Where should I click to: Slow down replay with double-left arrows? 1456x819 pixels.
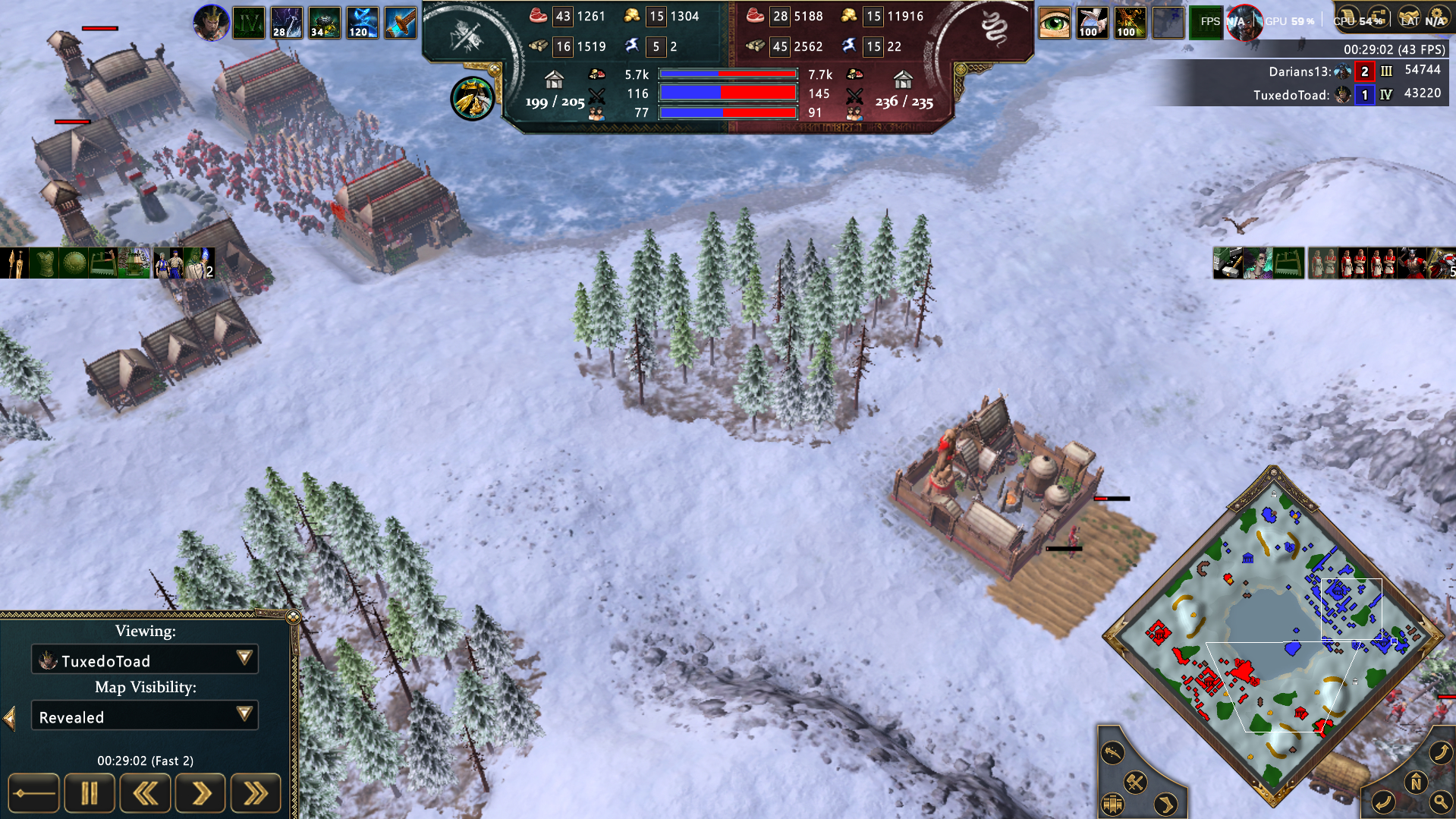click(x=145, y=794)
